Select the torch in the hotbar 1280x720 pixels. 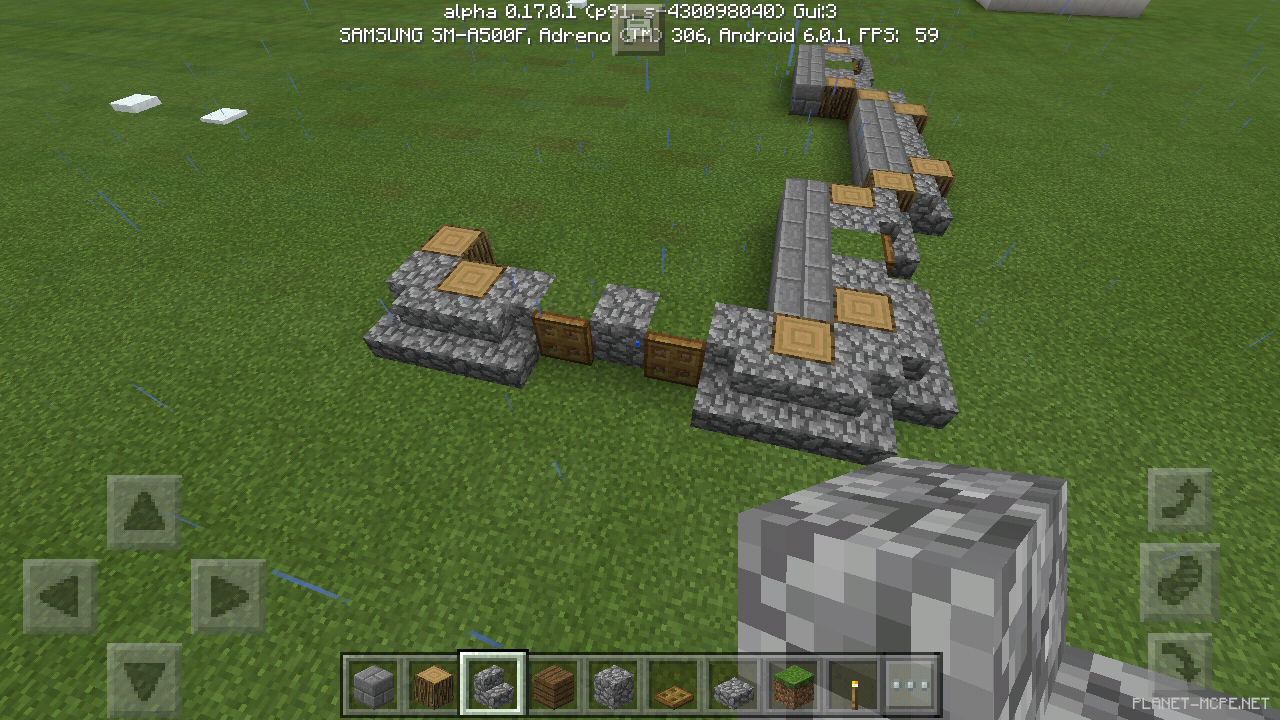853,684
